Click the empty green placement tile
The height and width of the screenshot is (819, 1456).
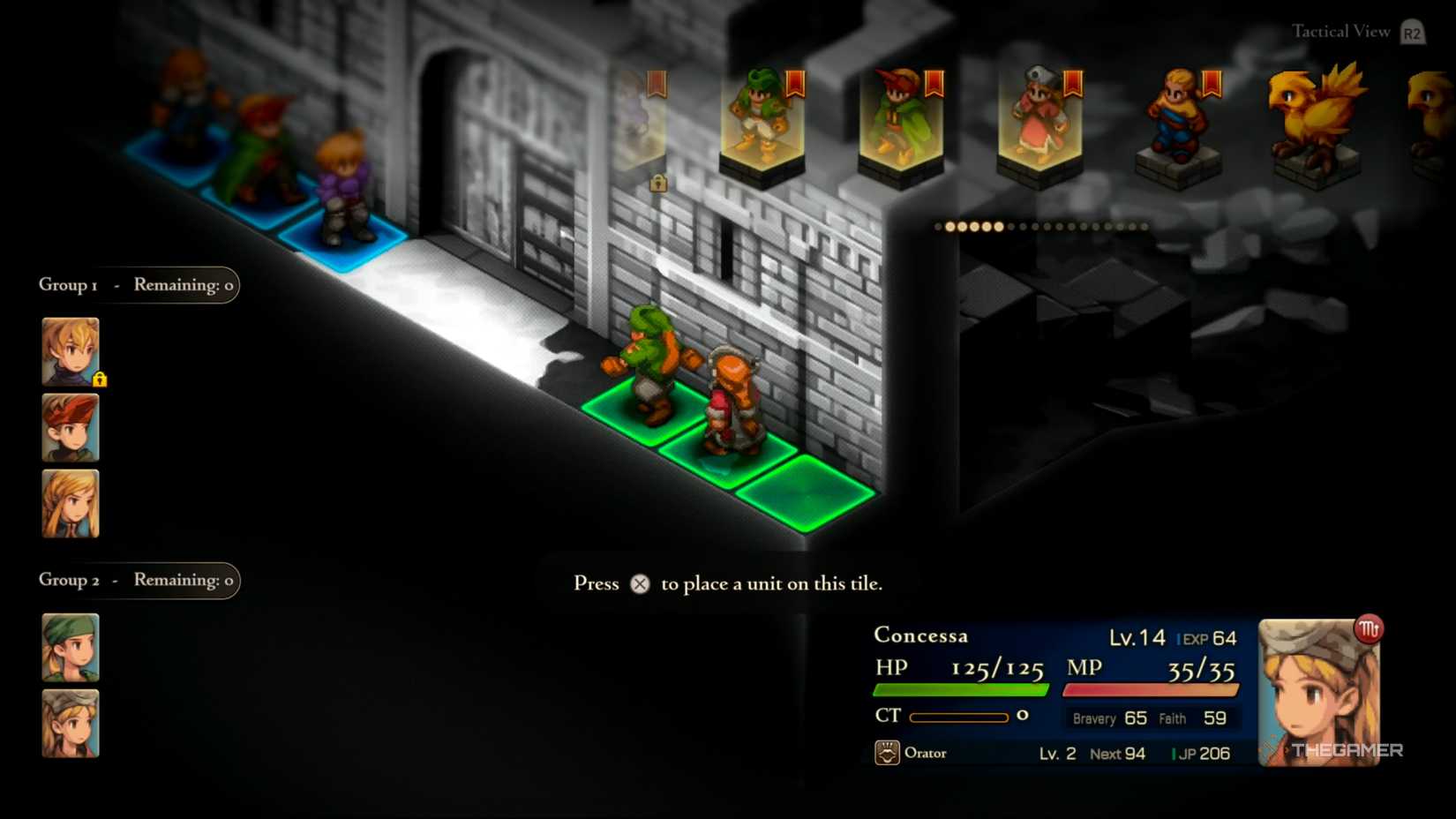coord(805,492)
